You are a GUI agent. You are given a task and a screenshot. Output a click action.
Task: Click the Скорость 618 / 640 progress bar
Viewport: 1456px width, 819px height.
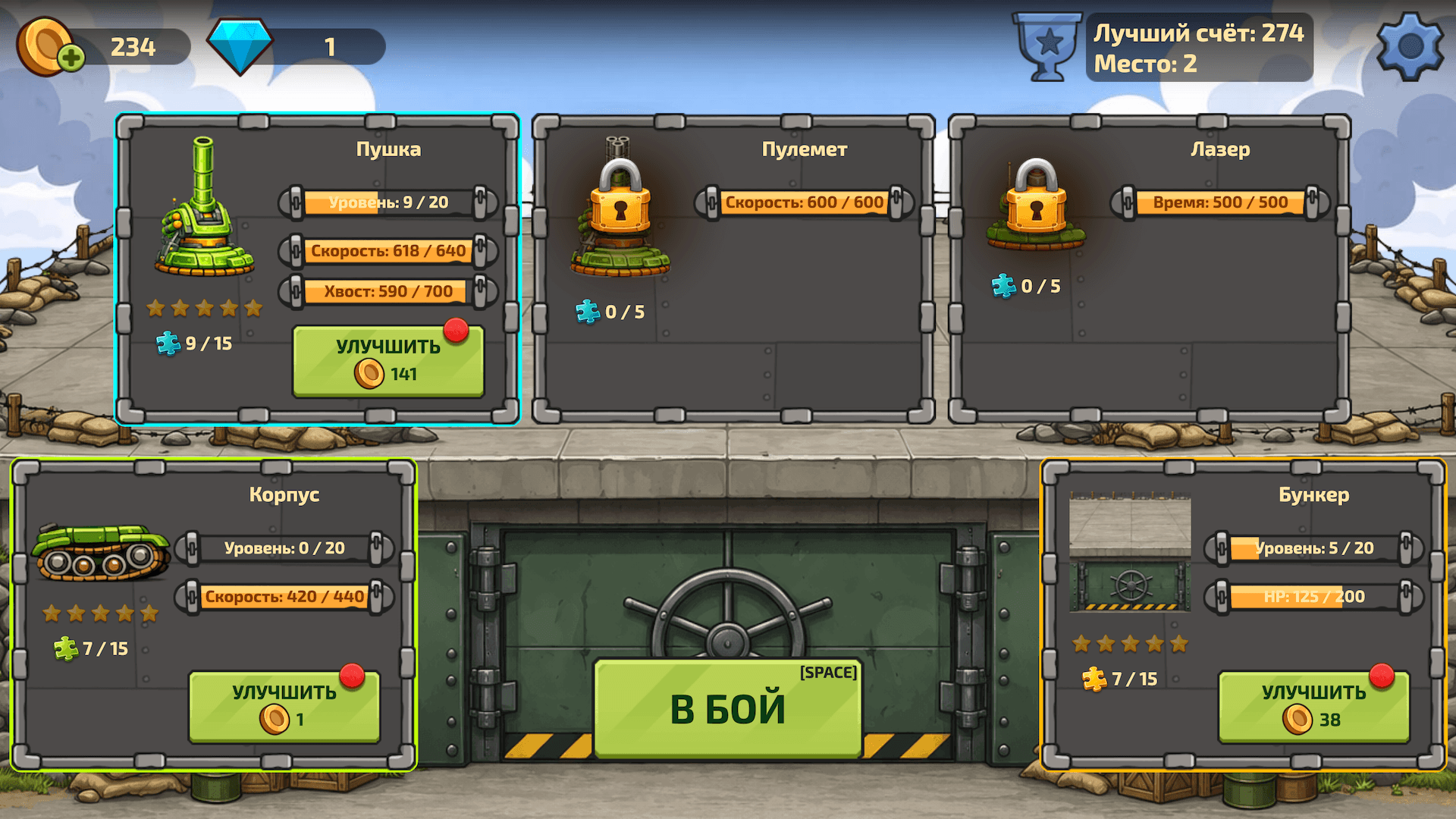tap(391, 250)
